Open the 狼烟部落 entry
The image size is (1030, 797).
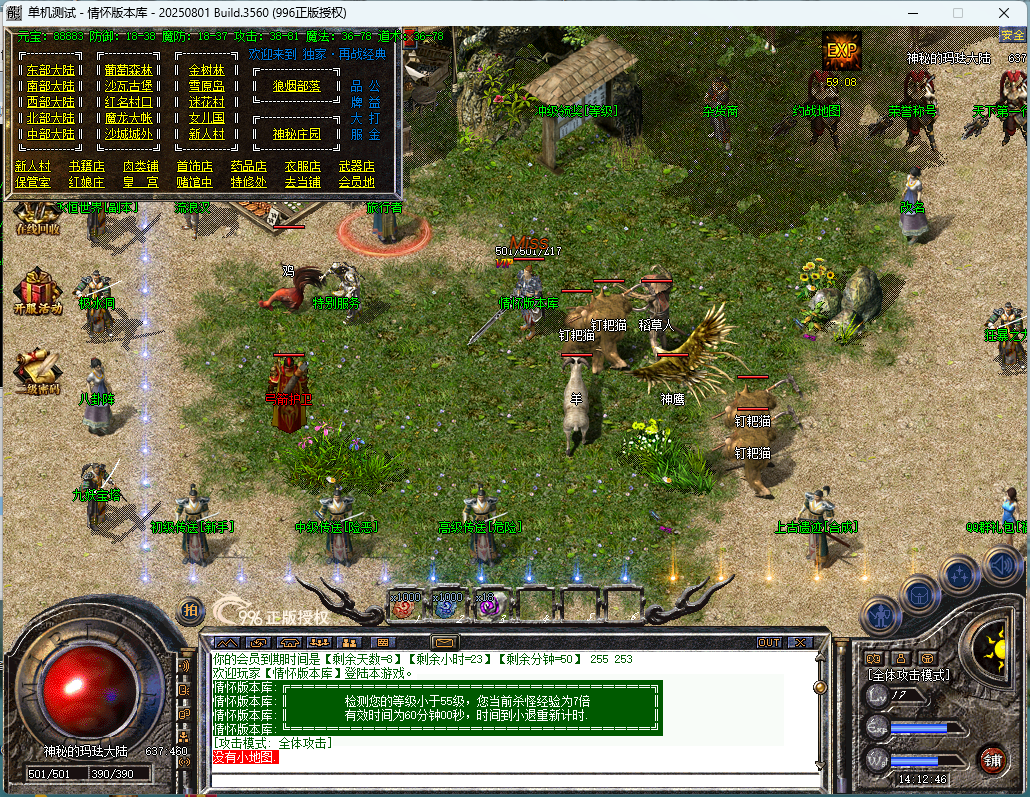(x=297, y=86)
